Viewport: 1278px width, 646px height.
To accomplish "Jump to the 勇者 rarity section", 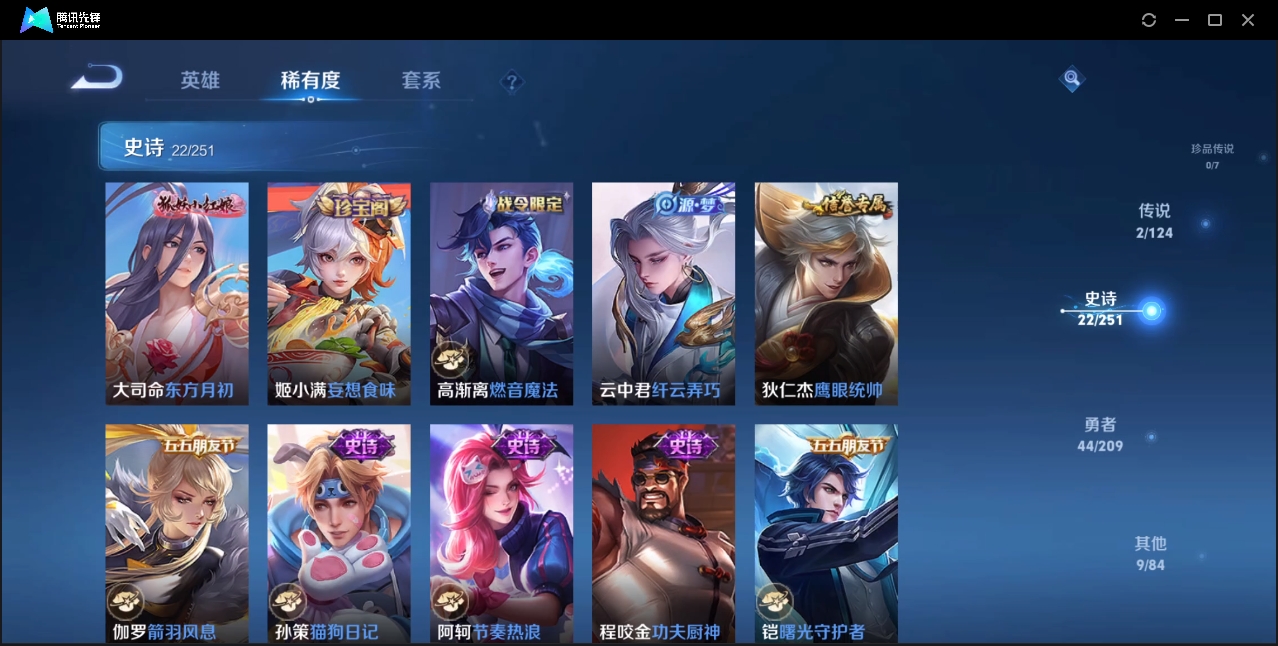I will click(x=1100, y=434).
